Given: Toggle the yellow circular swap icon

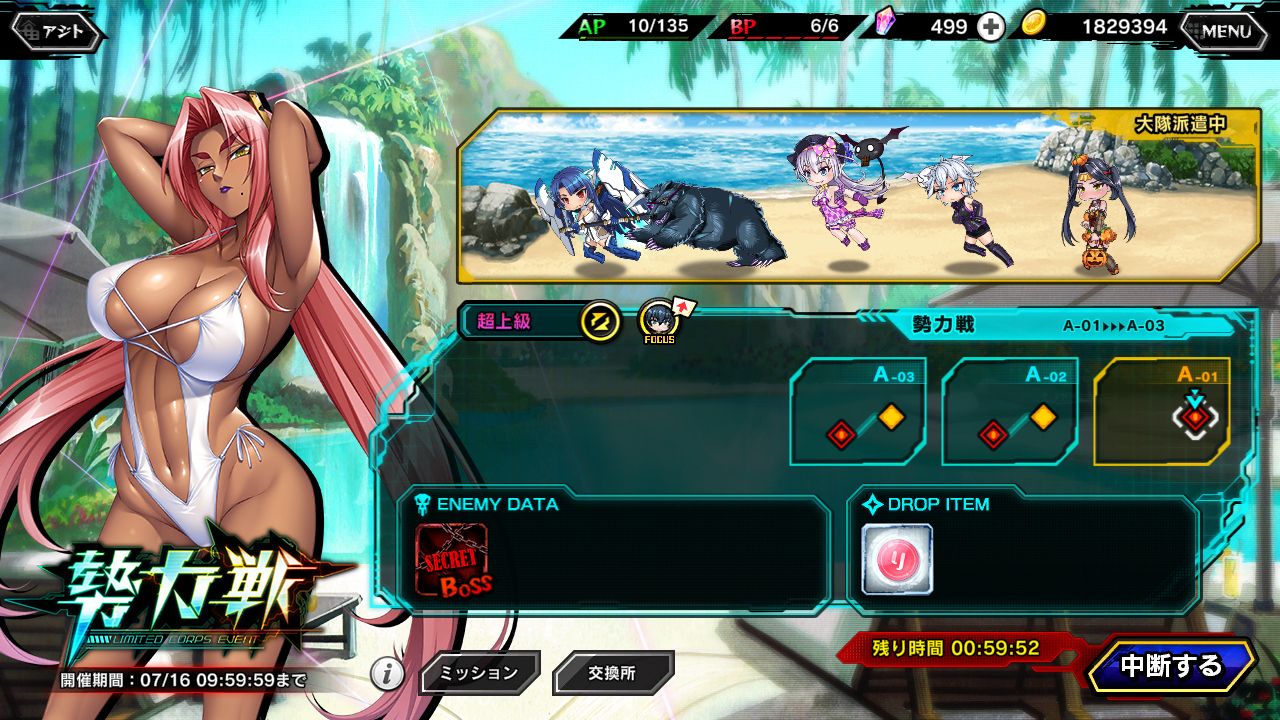Looking at the screenshot, I should click(599, 321).
